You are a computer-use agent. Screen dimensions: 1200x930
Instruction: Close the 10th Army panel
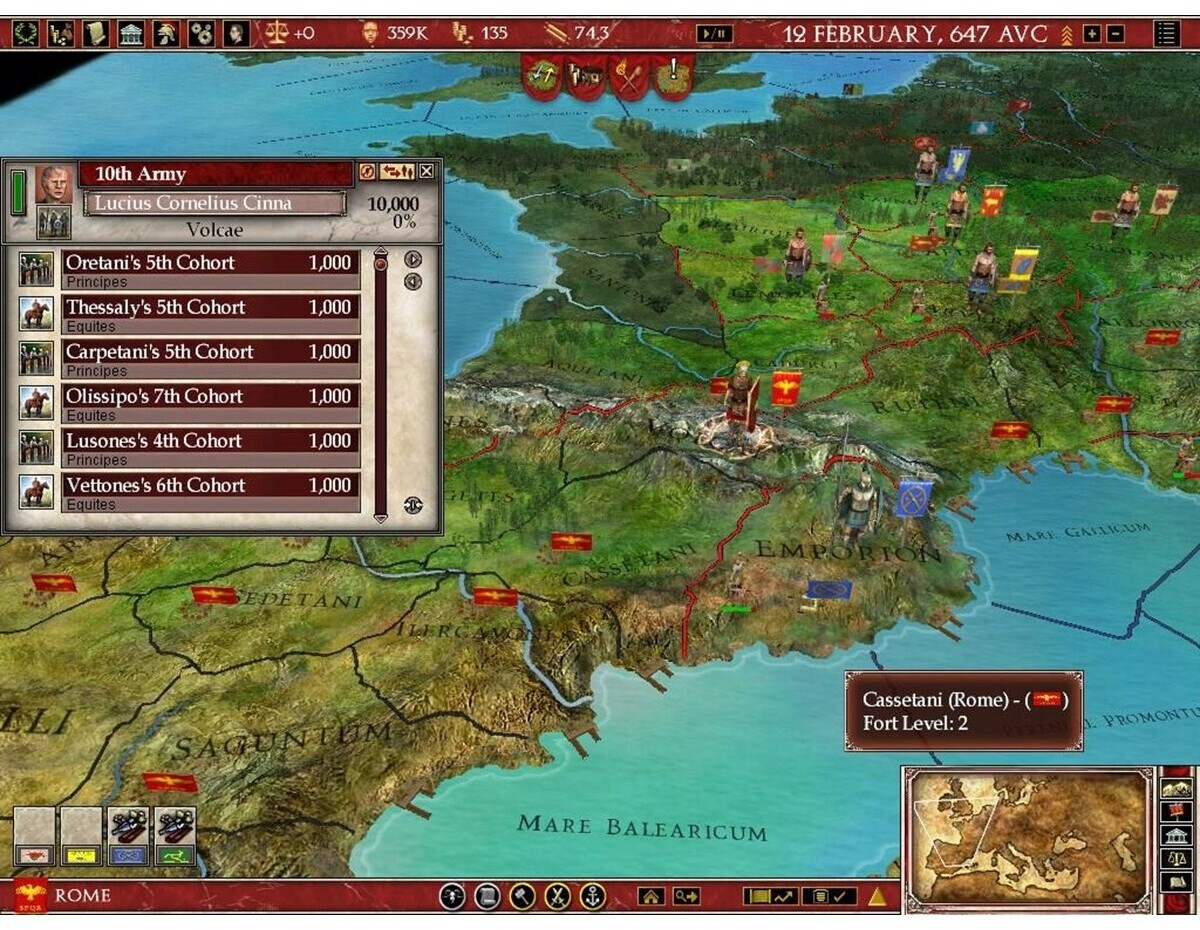tap(427, 172)
